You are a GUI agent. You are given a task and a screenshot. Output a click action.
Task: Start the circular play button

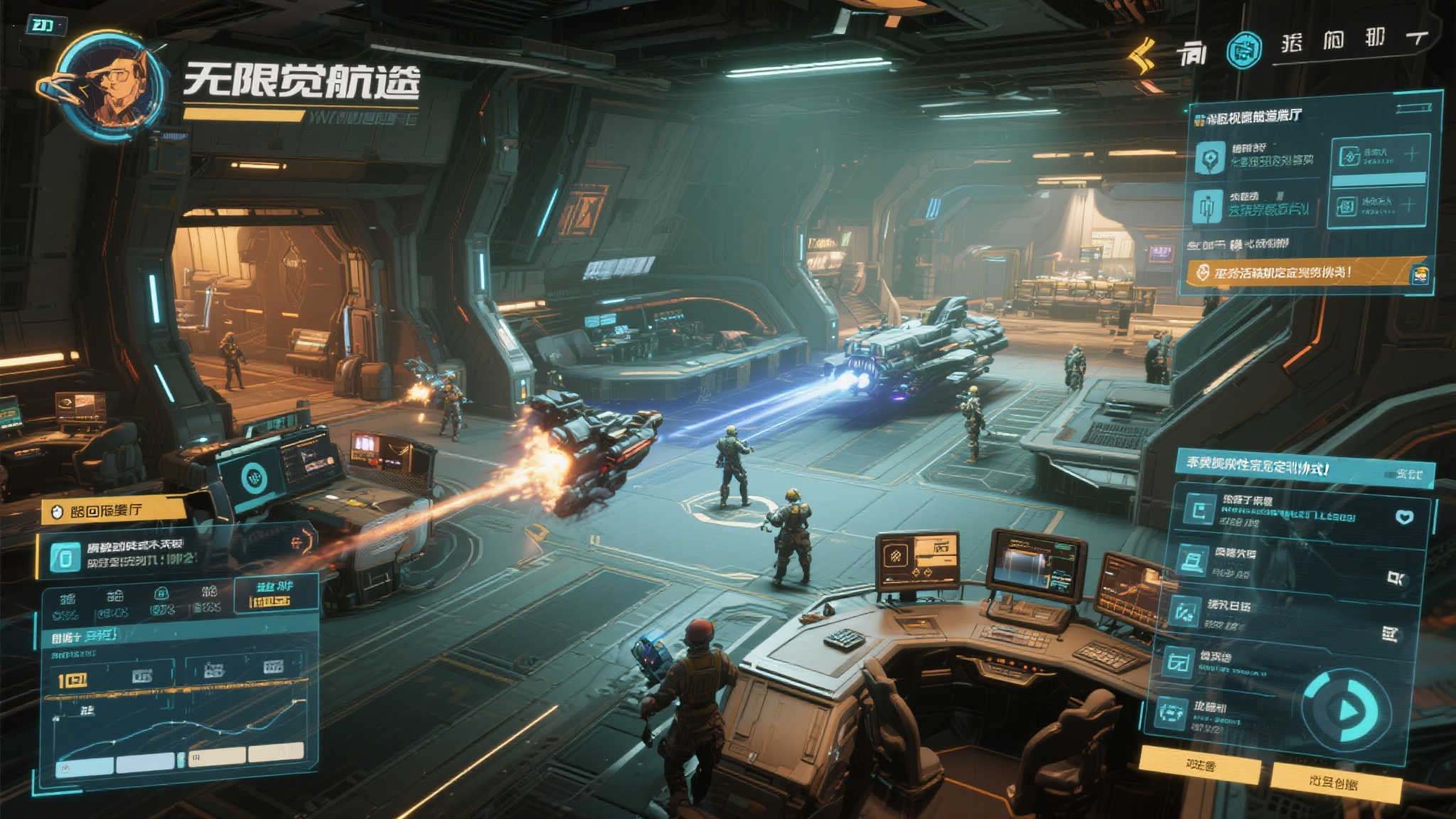pos(1344,710)
